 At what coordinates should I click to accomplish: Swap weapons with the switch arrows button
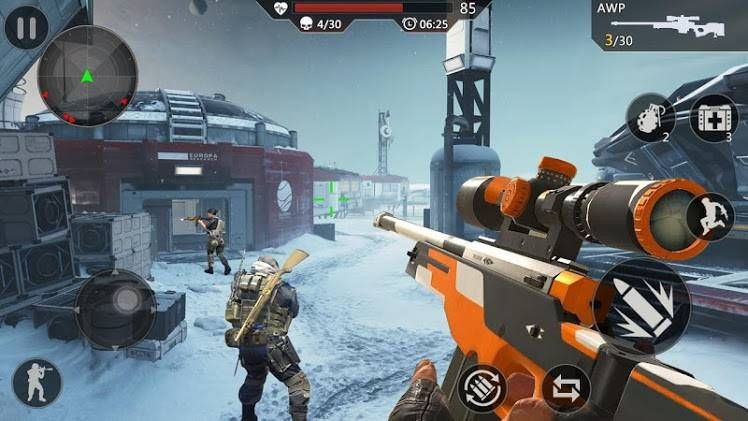[x=565, y=388]
